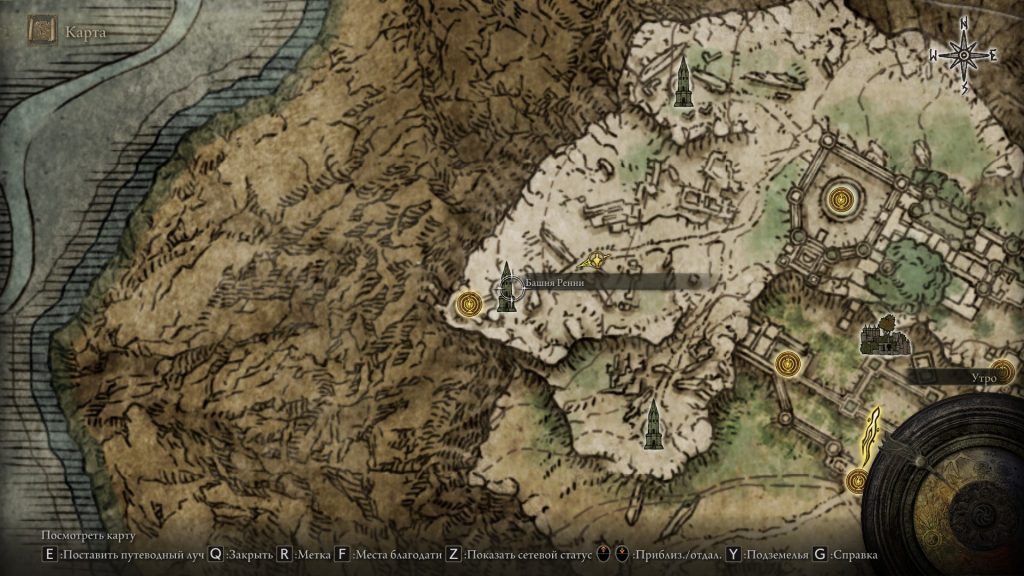Click the compass rose
1024x576 pixels.
point(965,57)
